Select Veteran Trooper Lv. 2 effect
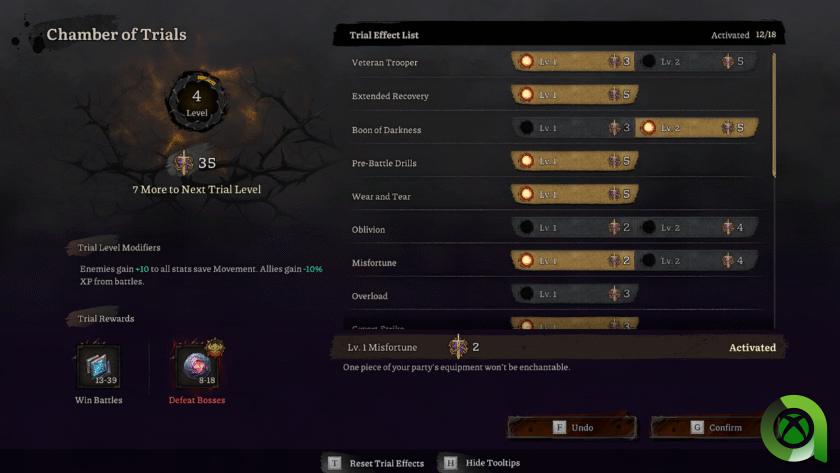 tap(698, 62)
